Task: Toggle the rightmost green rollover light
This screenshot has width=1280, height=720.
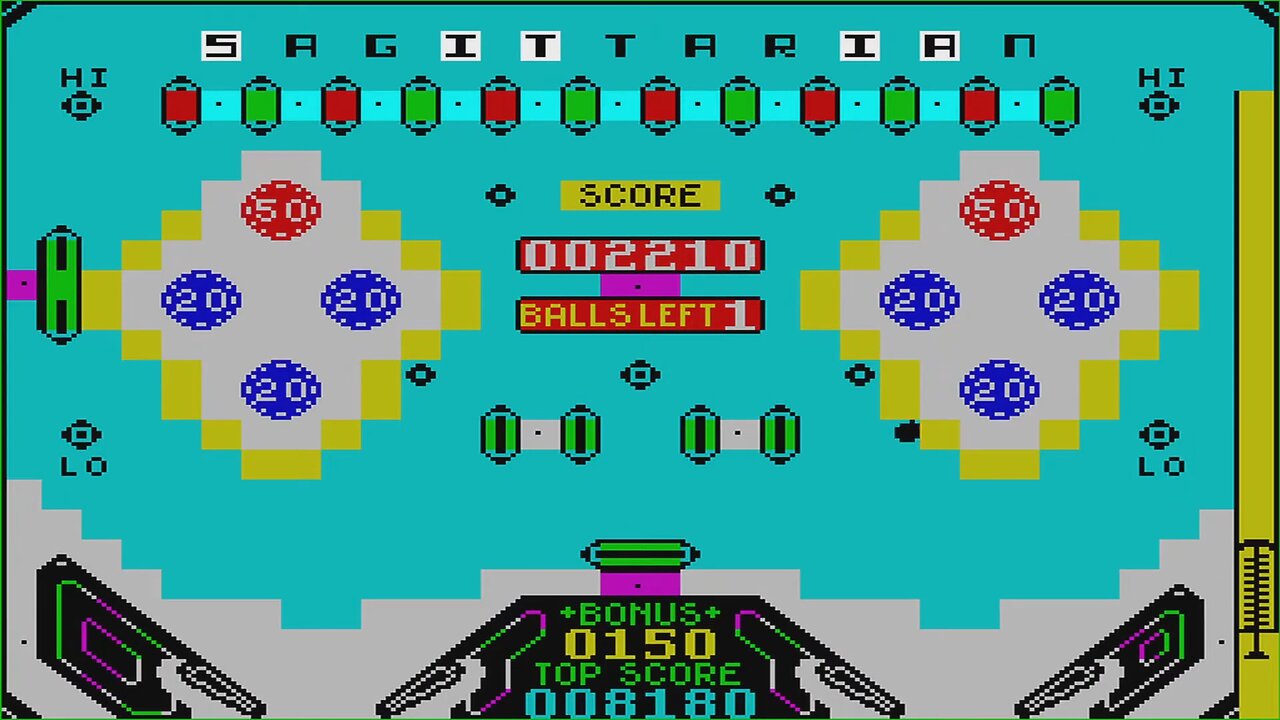Action: [1059, 104]
